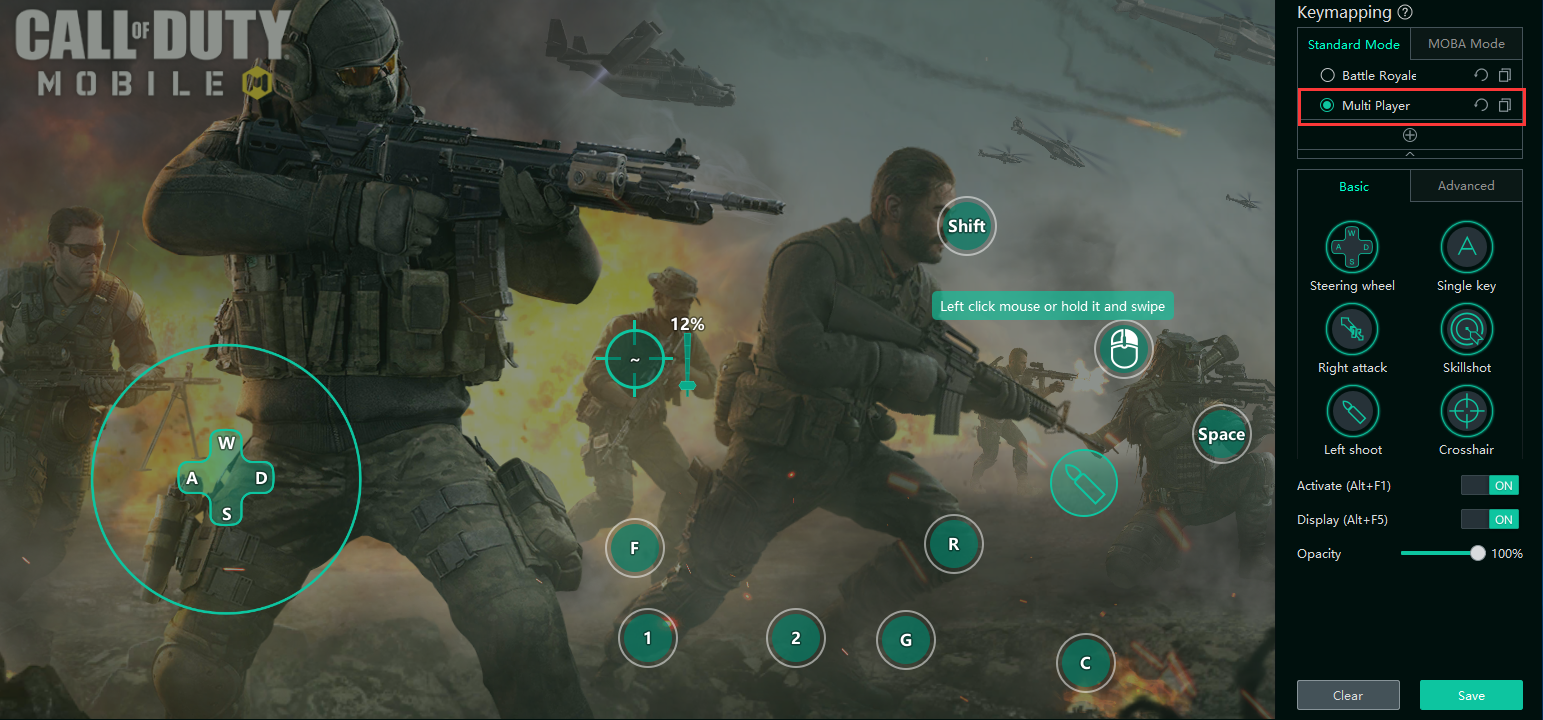1543x720 pixels.
Task: Toggle the Activate (Alt+F1) switch
Action: 1489,485
